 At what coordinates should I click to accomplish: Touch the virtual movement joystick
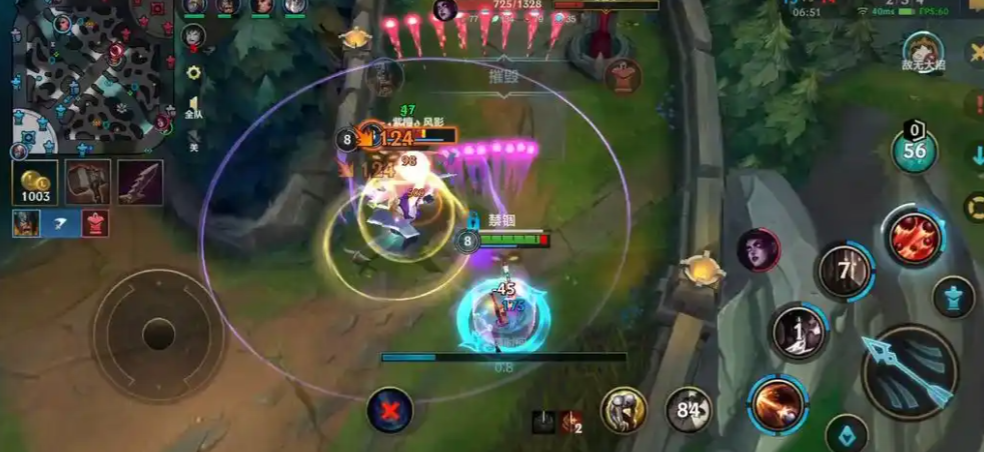(159, 334)
